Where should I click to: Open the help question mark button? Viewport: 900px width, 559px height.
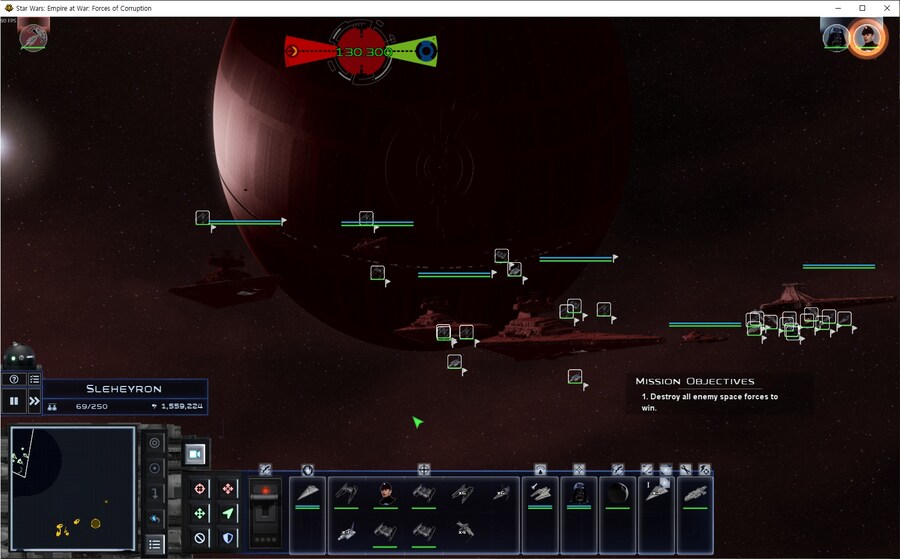14,379
